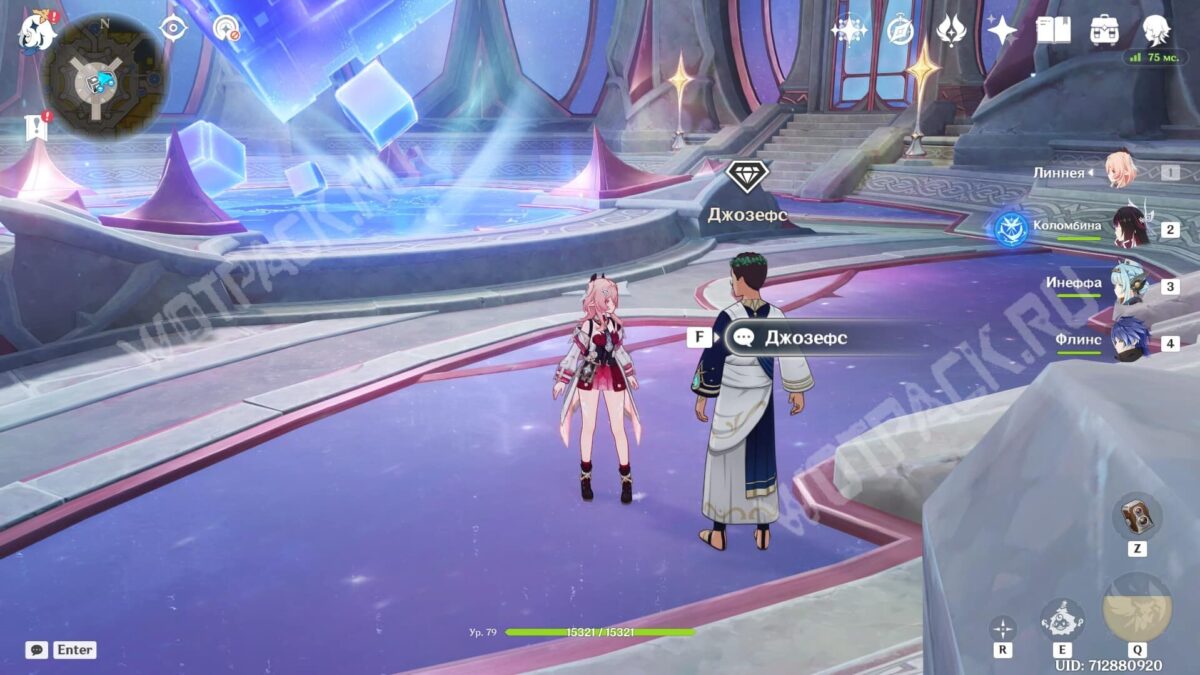Click the gauge icon beside the eye
Screen dimensions: 1200x675
(x=227, y=28)
